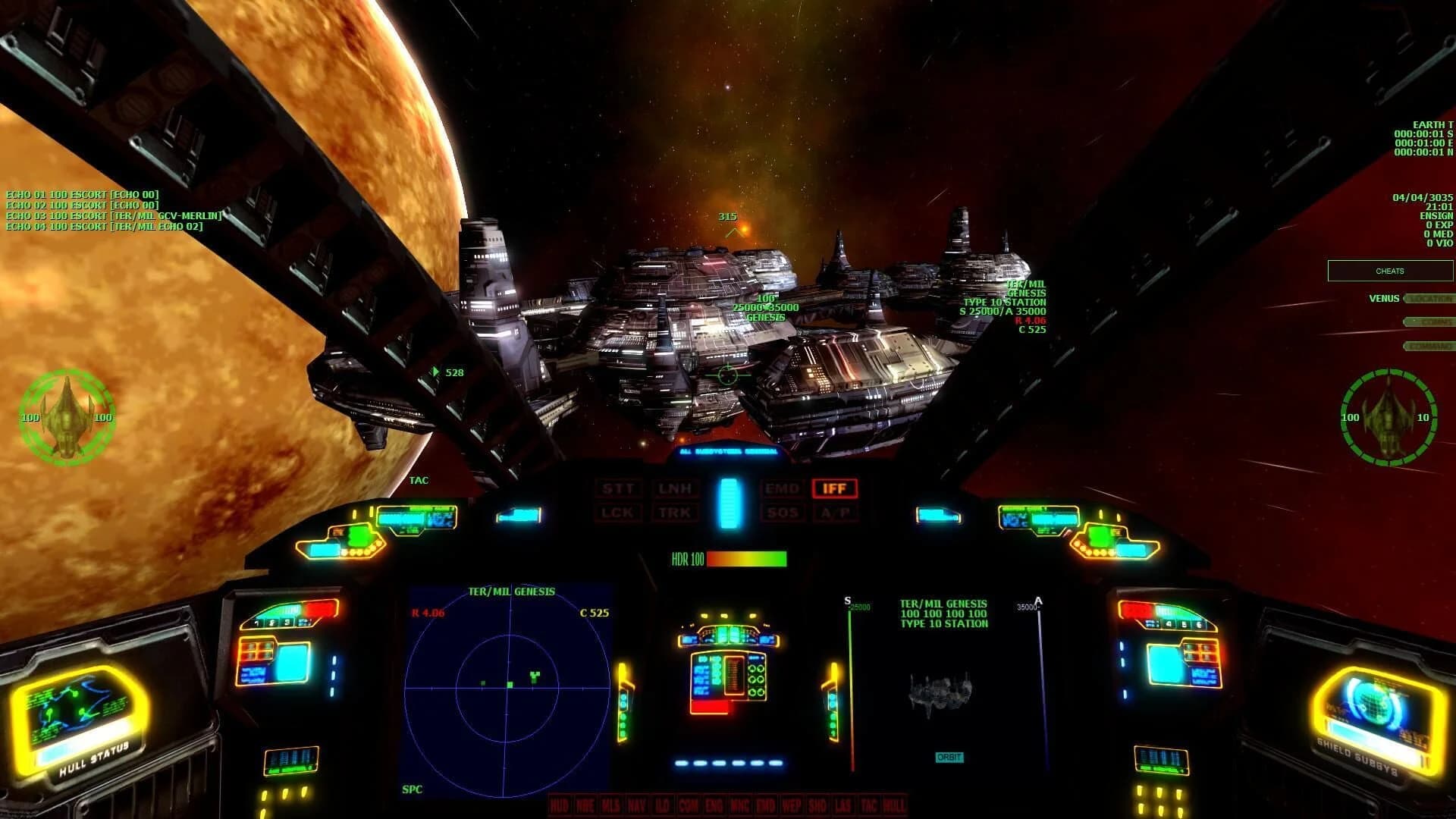Enable the A/P autopilot
1456x819 pixels.
pos(834,513)
